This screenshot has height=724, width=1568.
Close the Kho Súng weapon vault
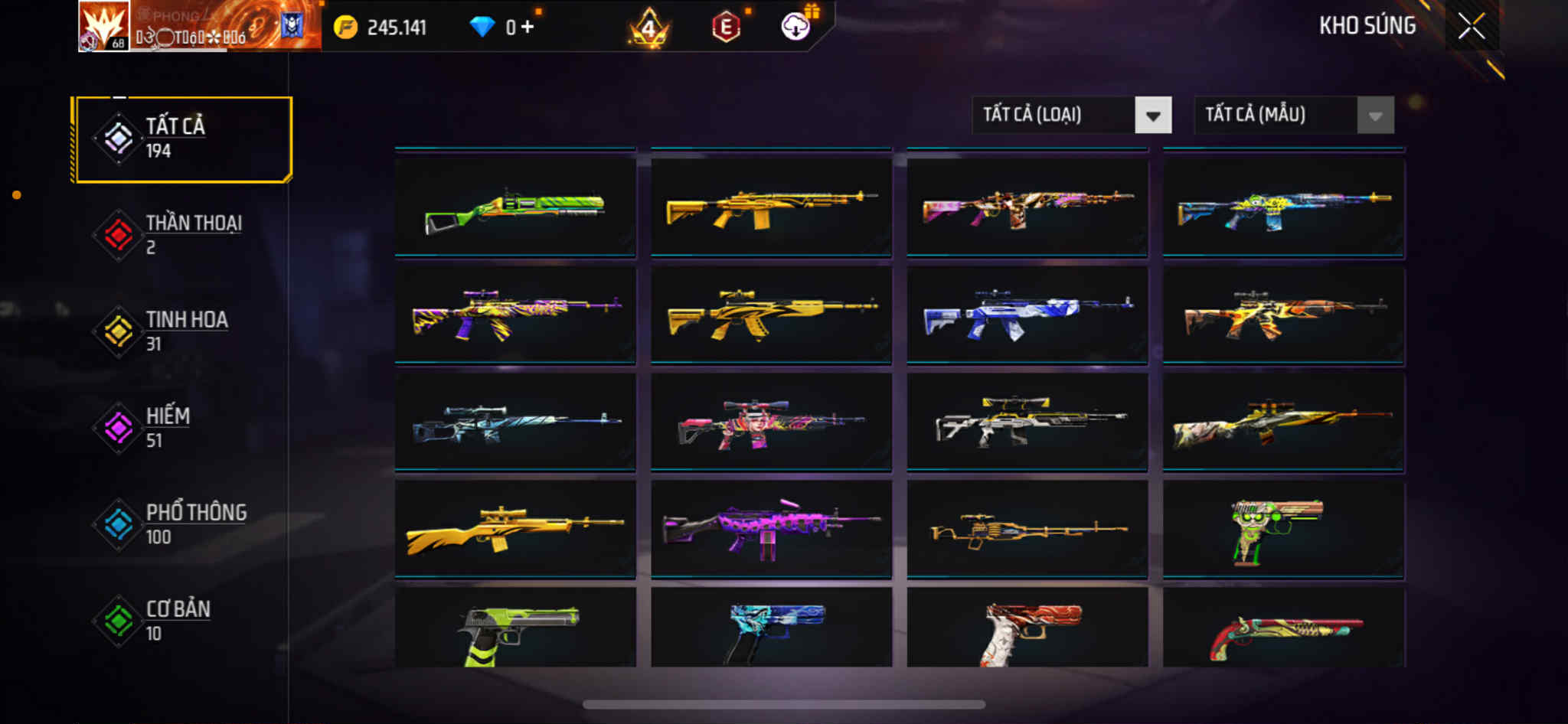[1471, 27]
